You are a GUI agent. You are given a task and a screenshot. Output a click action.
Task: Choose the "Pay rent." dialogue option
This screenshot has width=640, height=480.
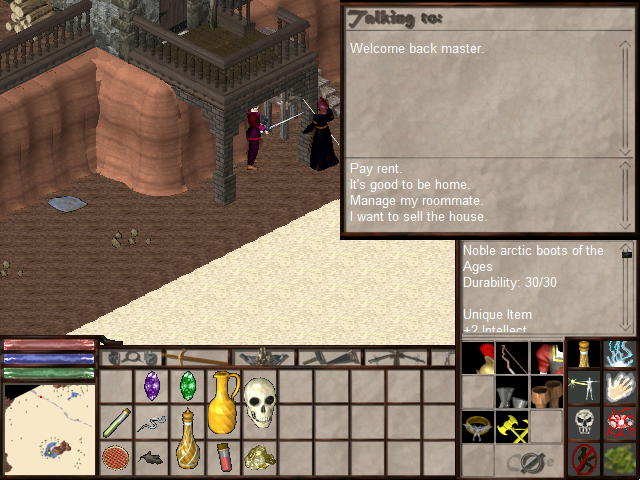[x=376, y=169]
